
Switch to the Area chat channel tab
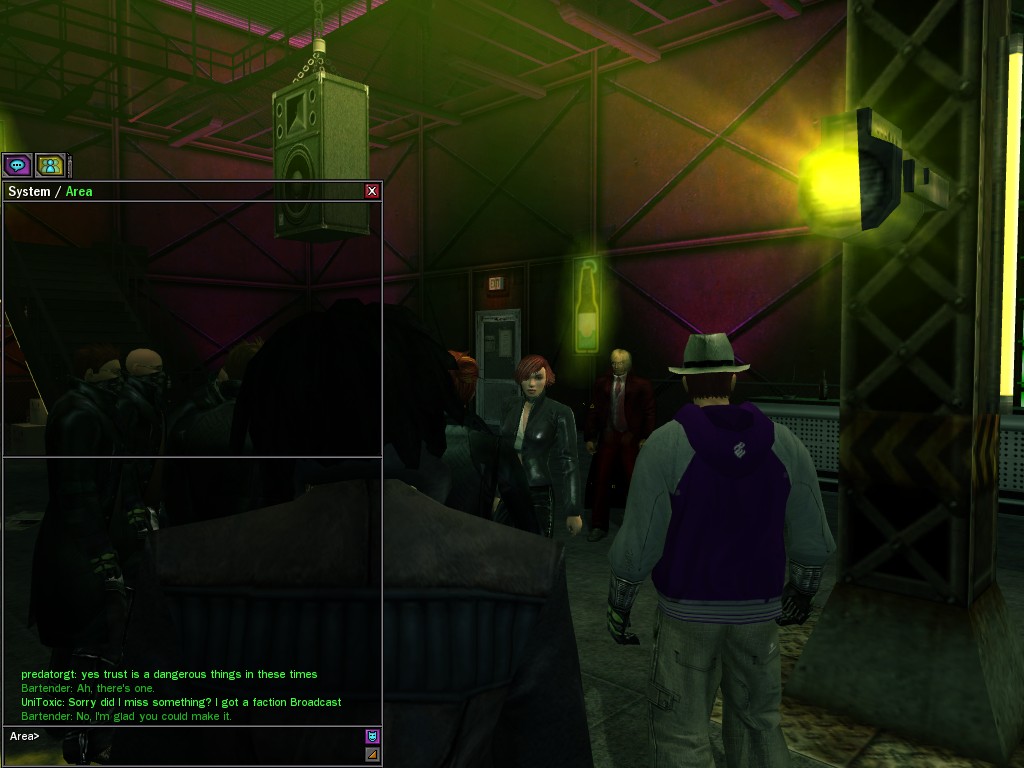point(79,191)
